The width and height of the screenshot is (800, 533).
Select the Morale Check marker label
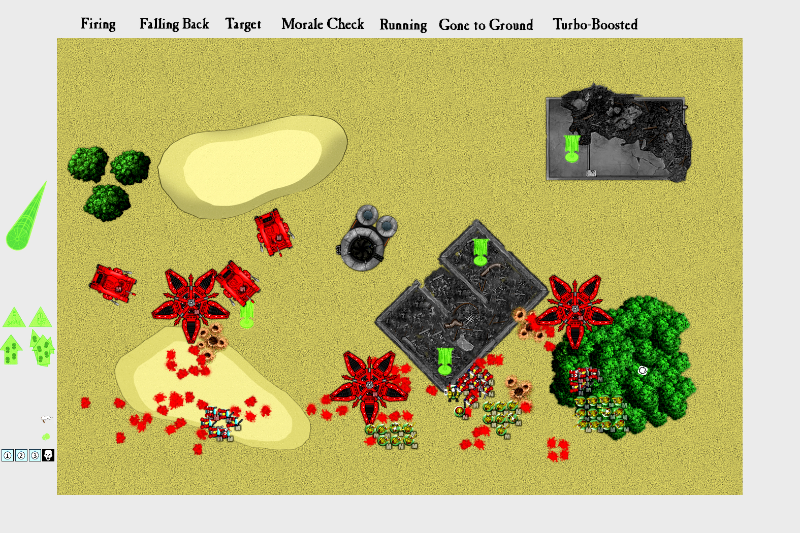[322, 24]
